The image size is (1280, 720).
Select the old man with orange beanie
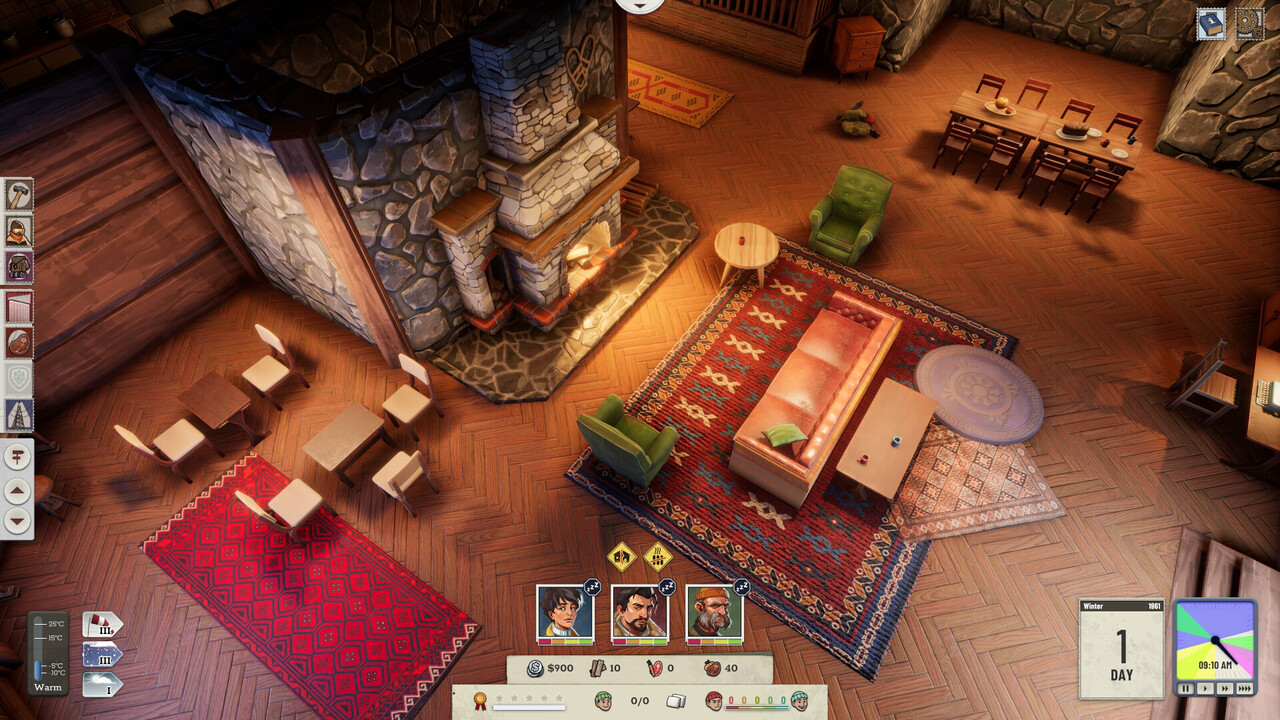point(714,613)
